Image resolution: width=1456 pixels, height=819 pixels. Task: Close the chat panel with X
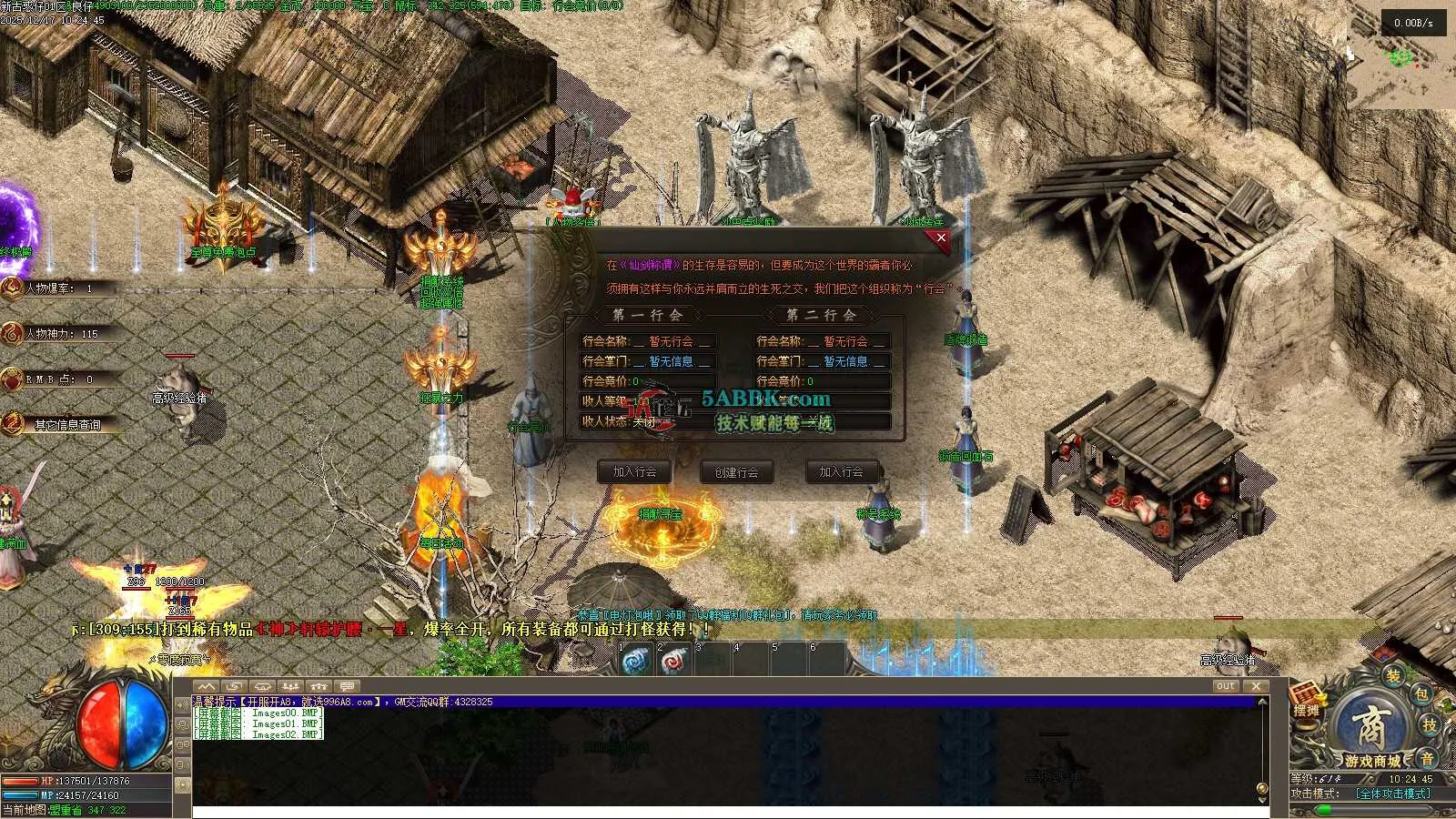(x=1256, y=686)
